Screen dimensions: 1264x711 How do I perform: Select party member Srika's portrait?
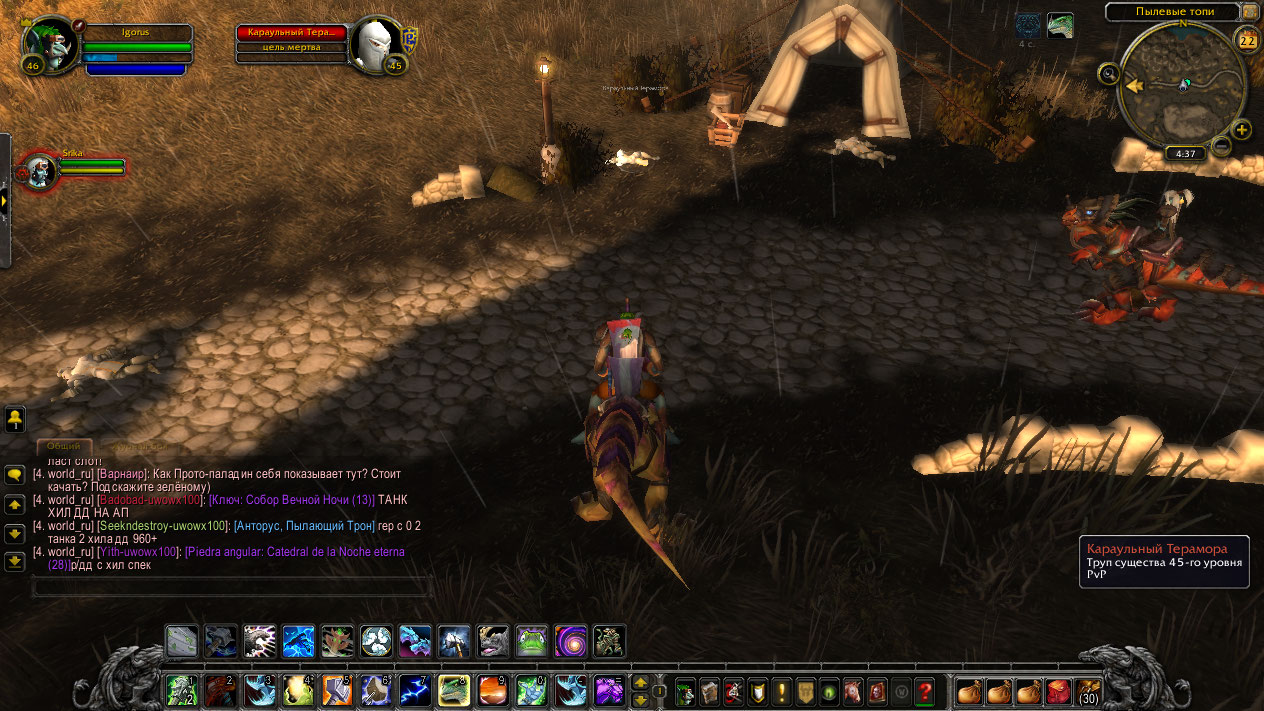(41, 172)
